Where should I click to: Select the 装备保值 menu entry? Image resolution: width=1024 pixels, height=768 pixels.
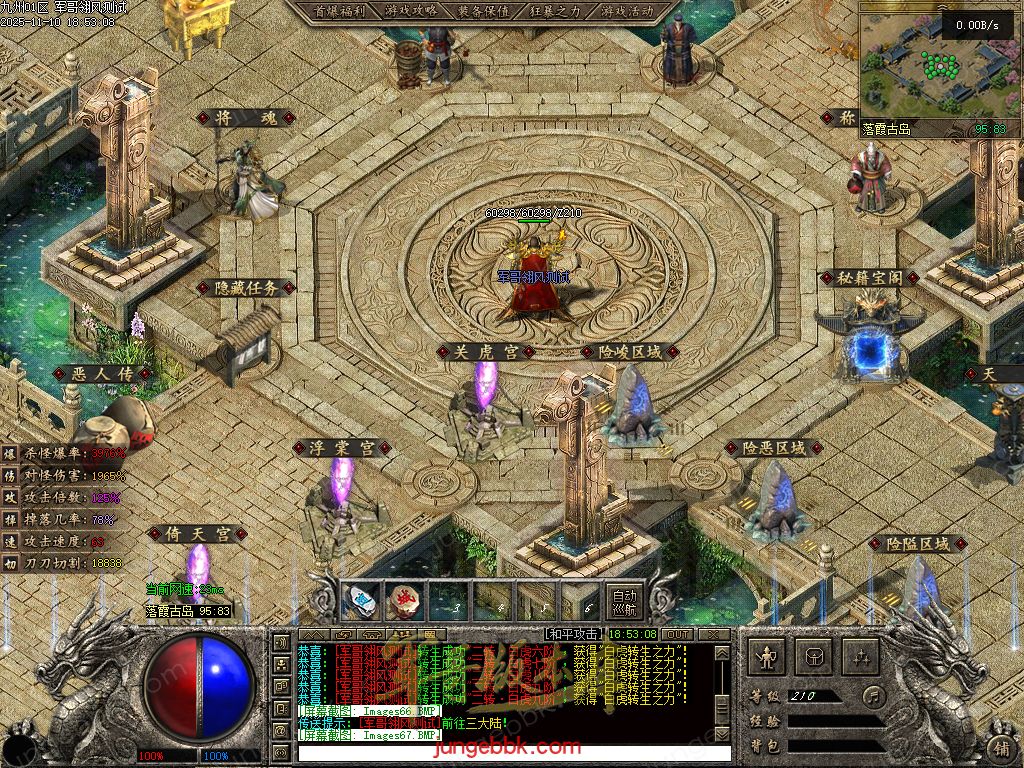(483, 11)
